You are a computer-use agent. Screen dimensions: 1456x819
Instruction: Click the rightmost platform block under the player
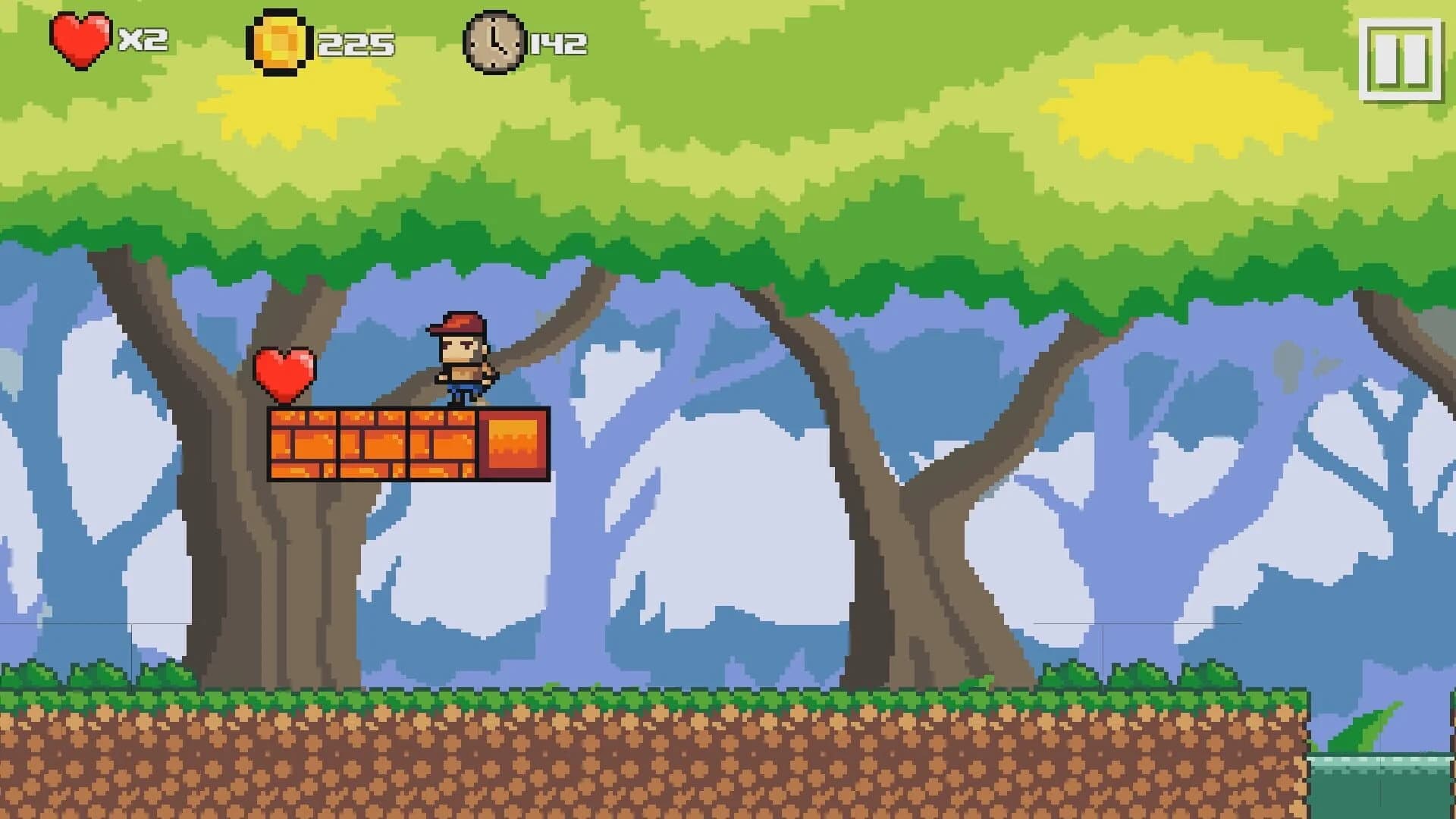point(444,444)
